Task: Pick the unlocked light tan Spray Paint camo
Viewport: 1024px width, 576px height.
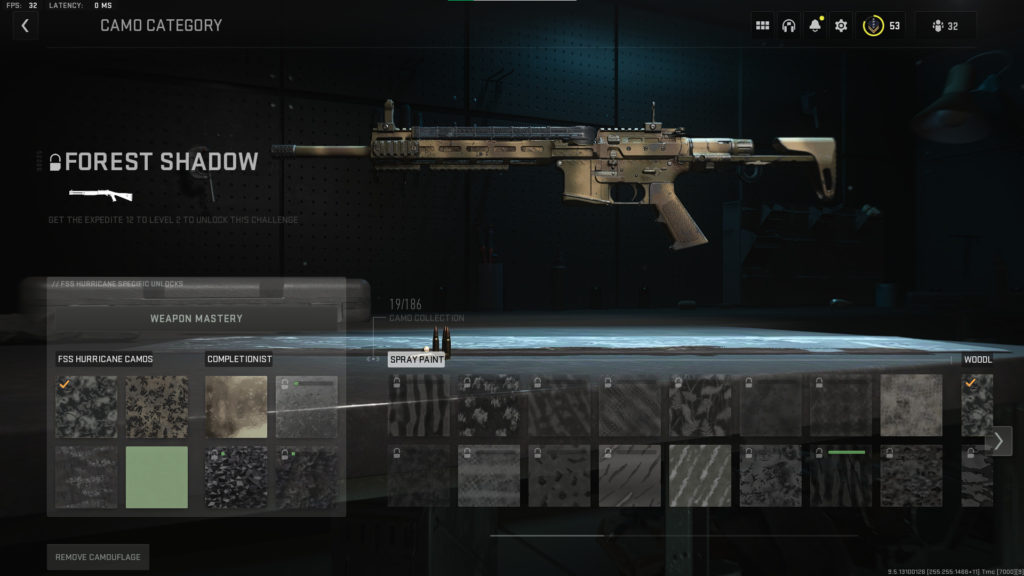Action: point(911,405)
